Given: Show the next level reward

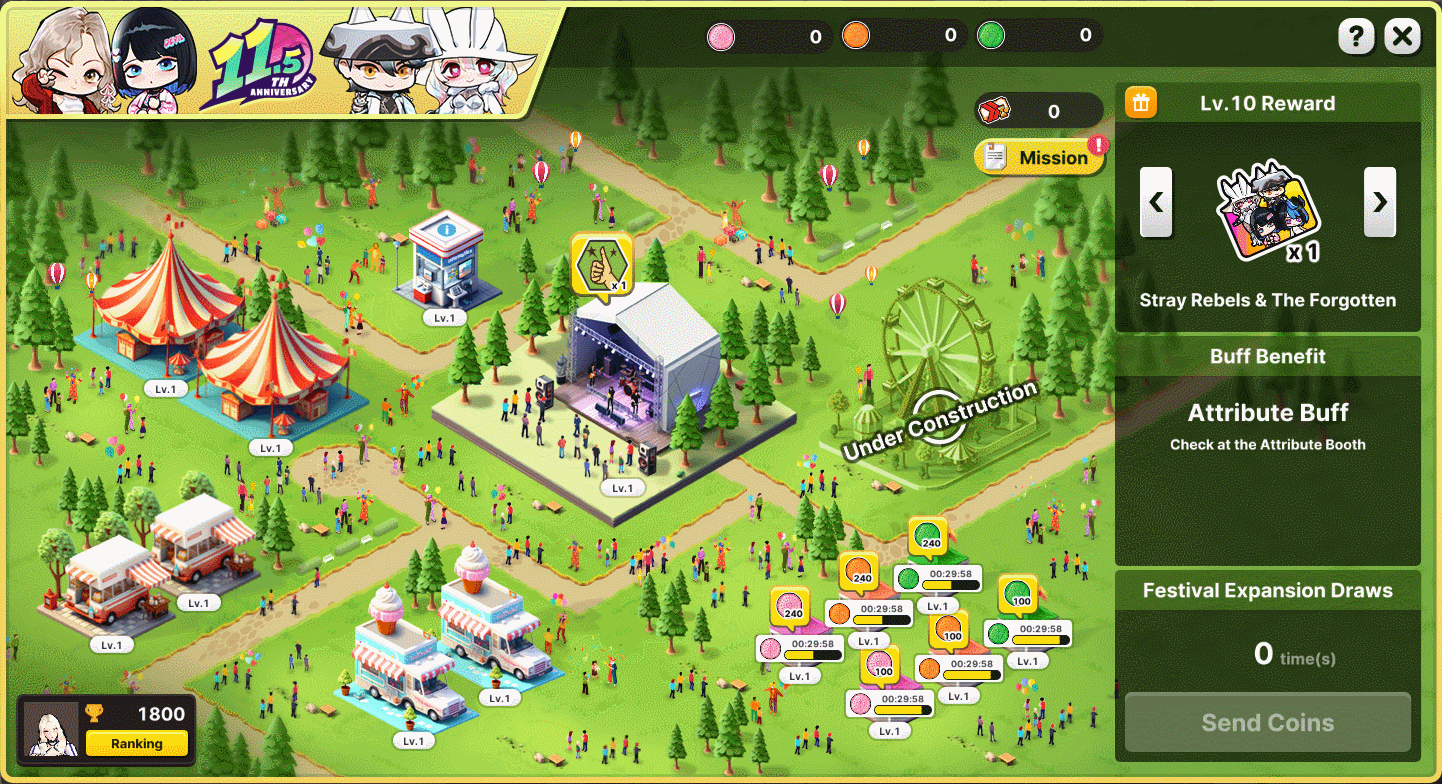Looking at the screenshot, I should pos(1380,202).
